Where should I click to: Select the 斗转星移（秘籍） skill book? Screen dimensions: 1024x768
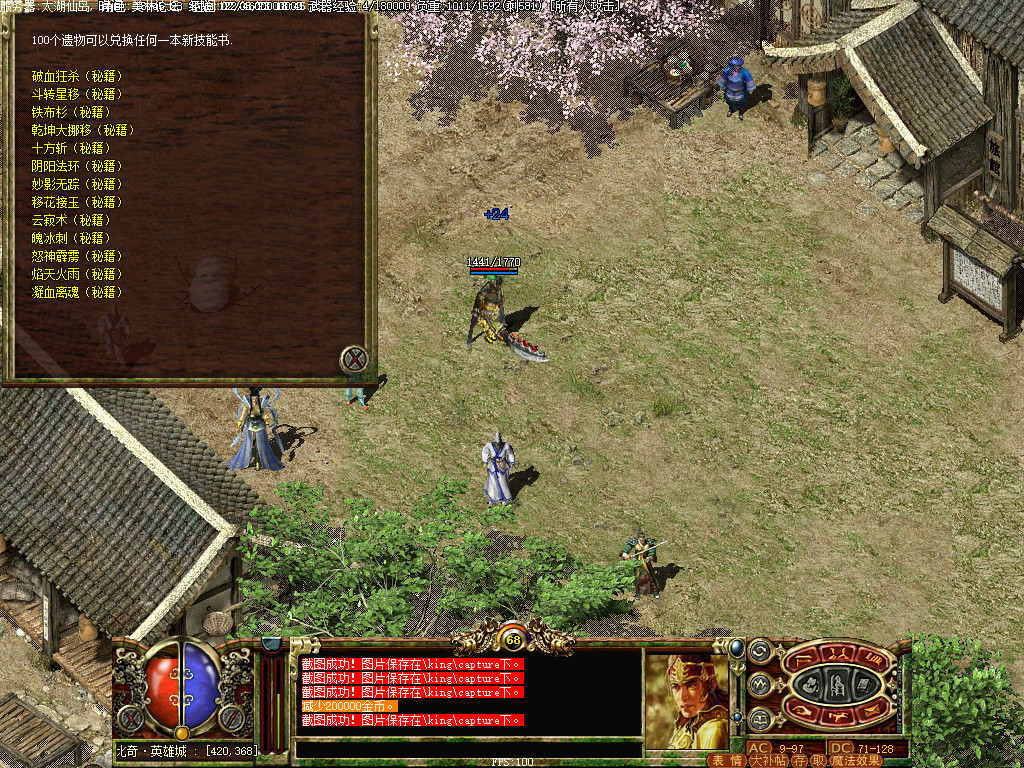pos(76,94)
